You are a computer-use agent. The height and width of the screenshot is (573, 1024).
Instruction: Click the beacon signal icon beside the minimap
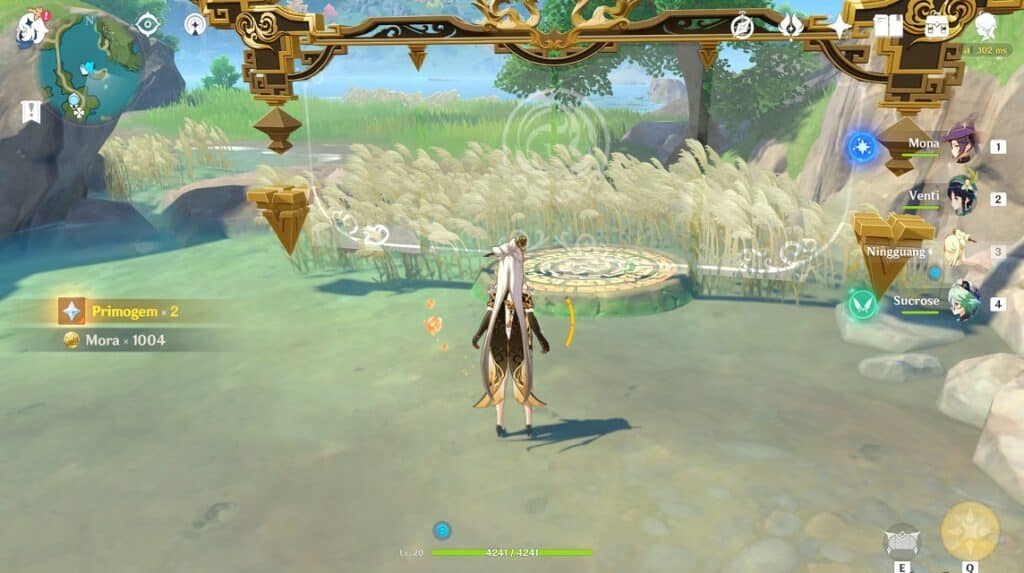point(195,24)
